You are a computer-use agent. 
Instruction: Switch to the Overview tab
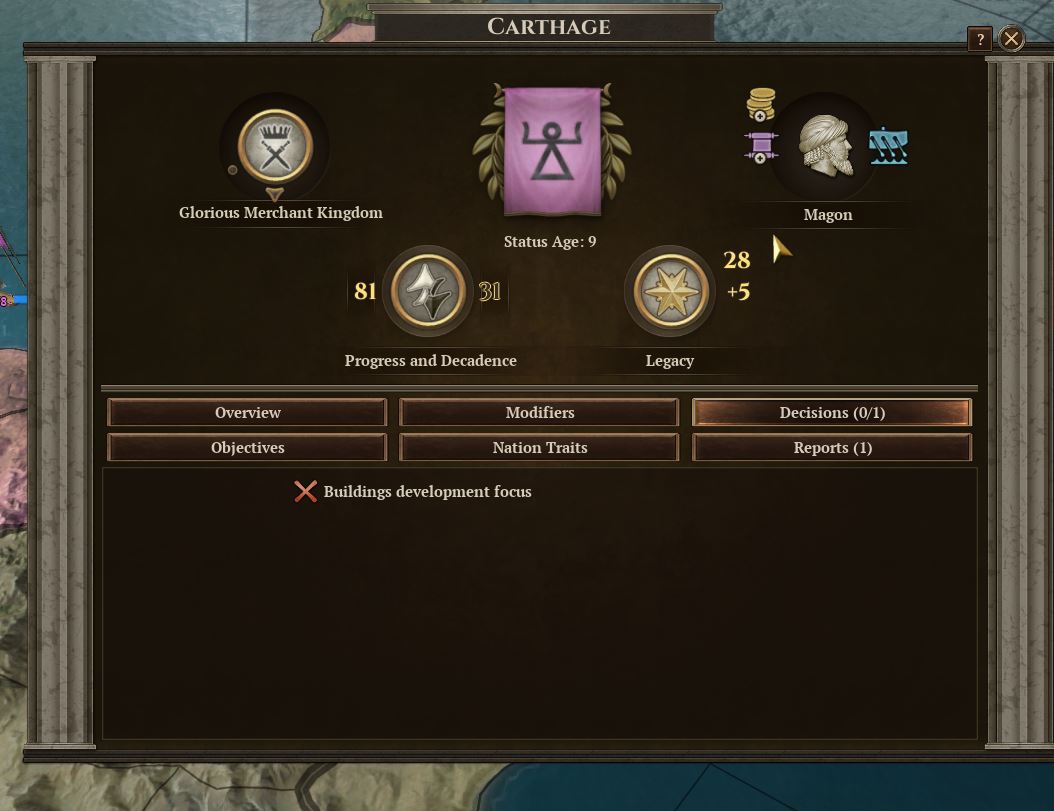[x=247, y=413]
